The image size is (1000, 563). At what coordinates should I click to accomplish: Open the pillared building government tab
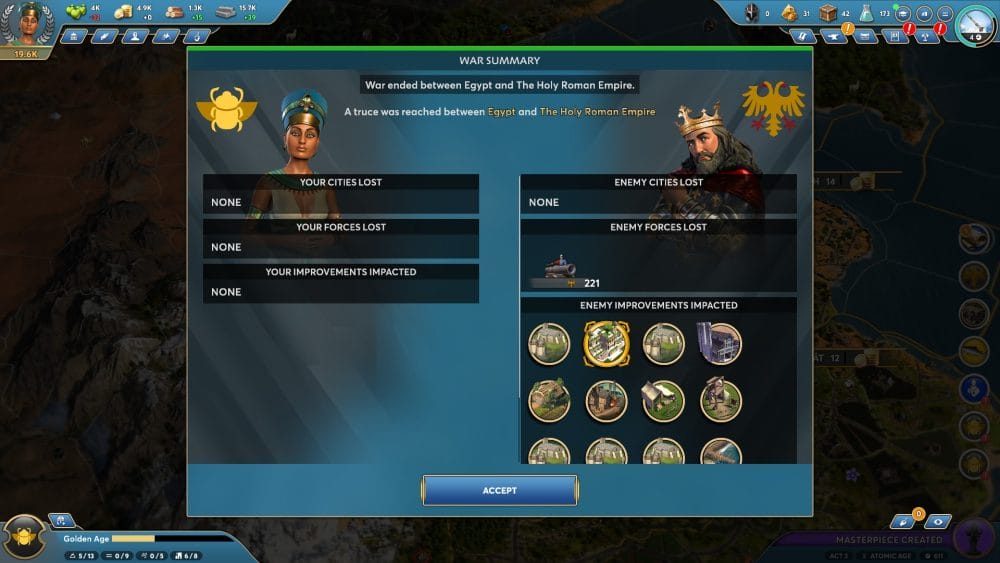tap(75, 36)
